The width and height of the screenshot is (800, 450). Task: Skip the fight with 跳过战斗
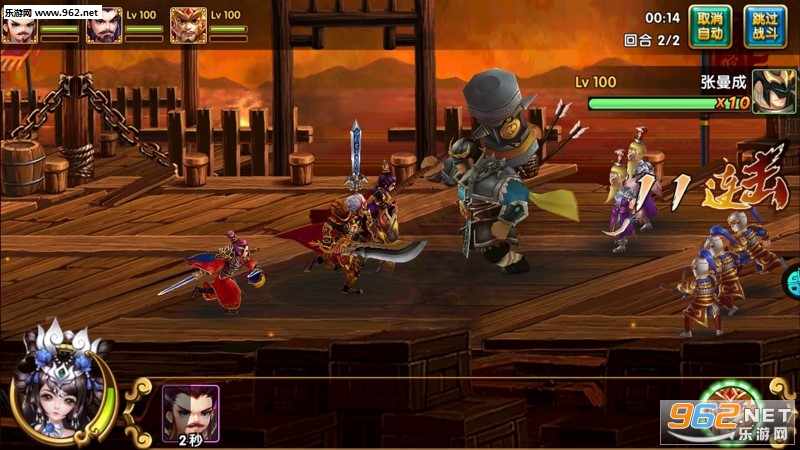pyautogui.click(x=764, y=26)
